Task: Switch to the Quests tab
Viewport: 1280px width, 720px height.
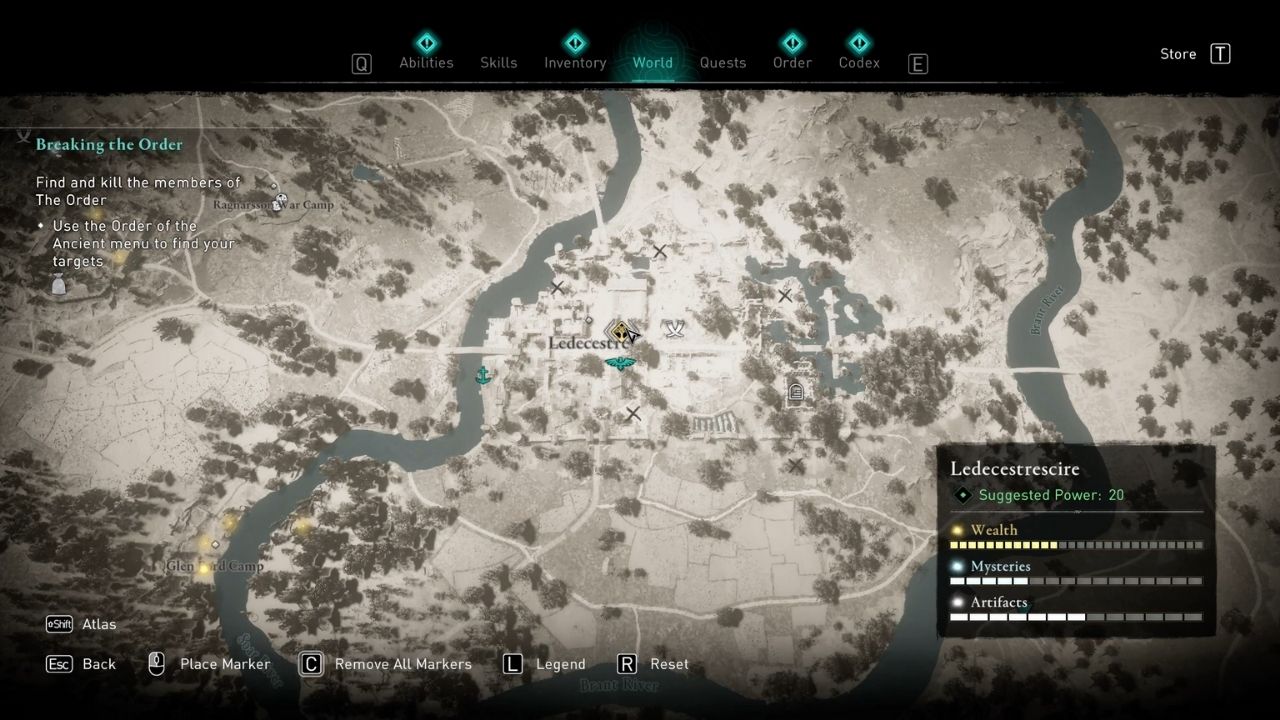Action: 722,62
